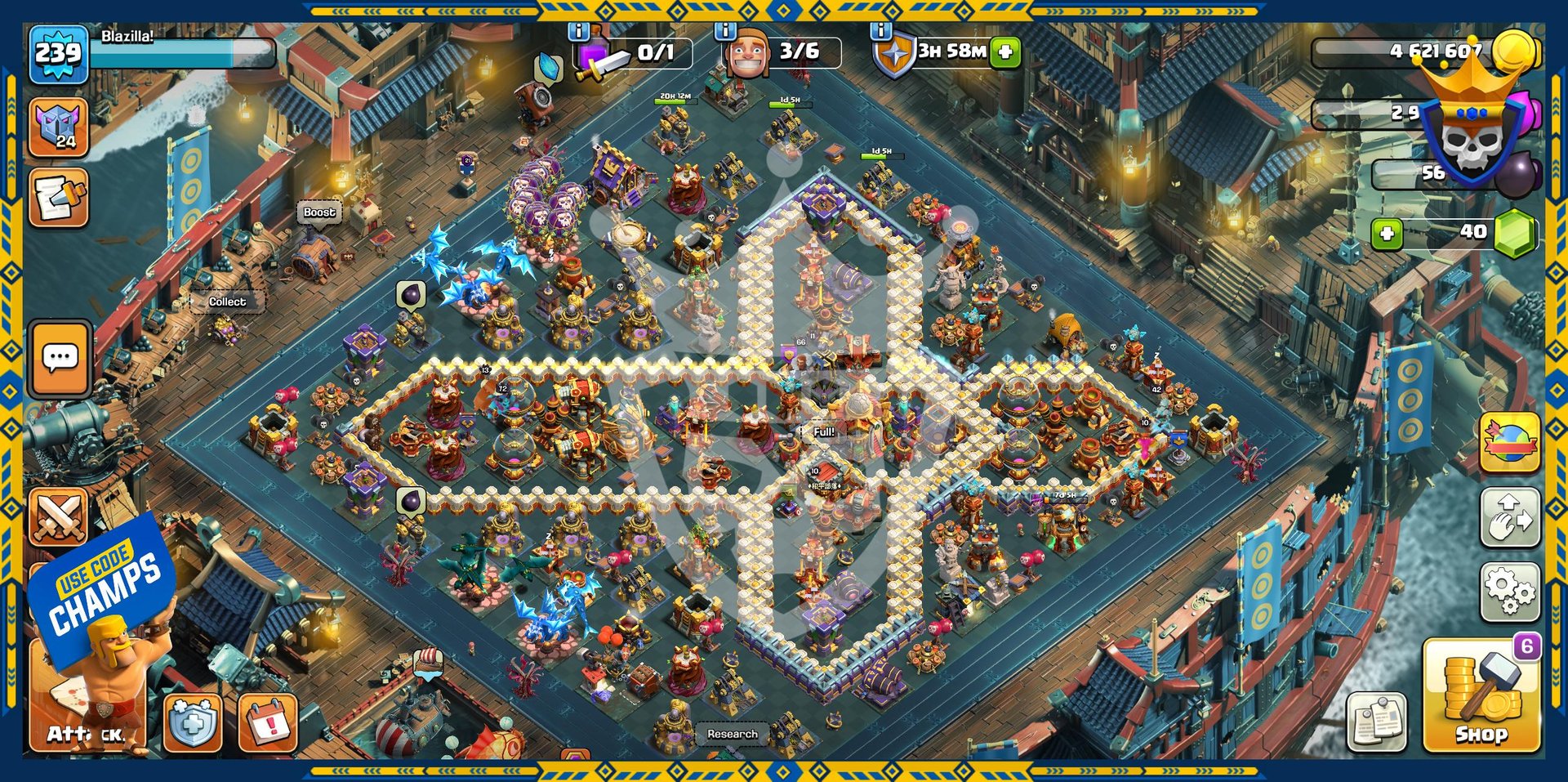The width and height of the screenshot is (1568, 782).
Task: View player profile via level 239 badge
Action: point(58,54)
